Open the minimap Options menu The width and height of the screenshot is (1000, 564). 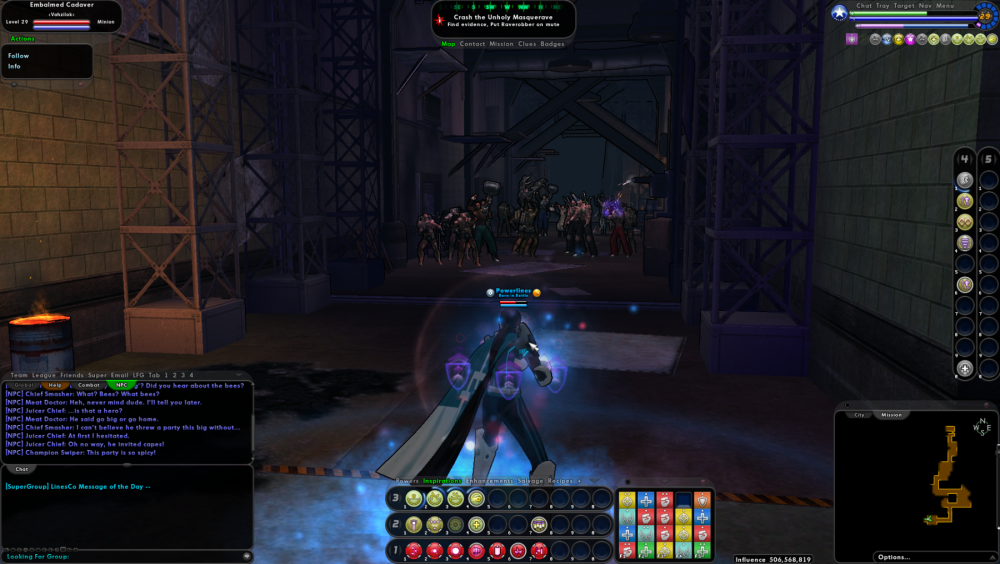tap(893, 557)
